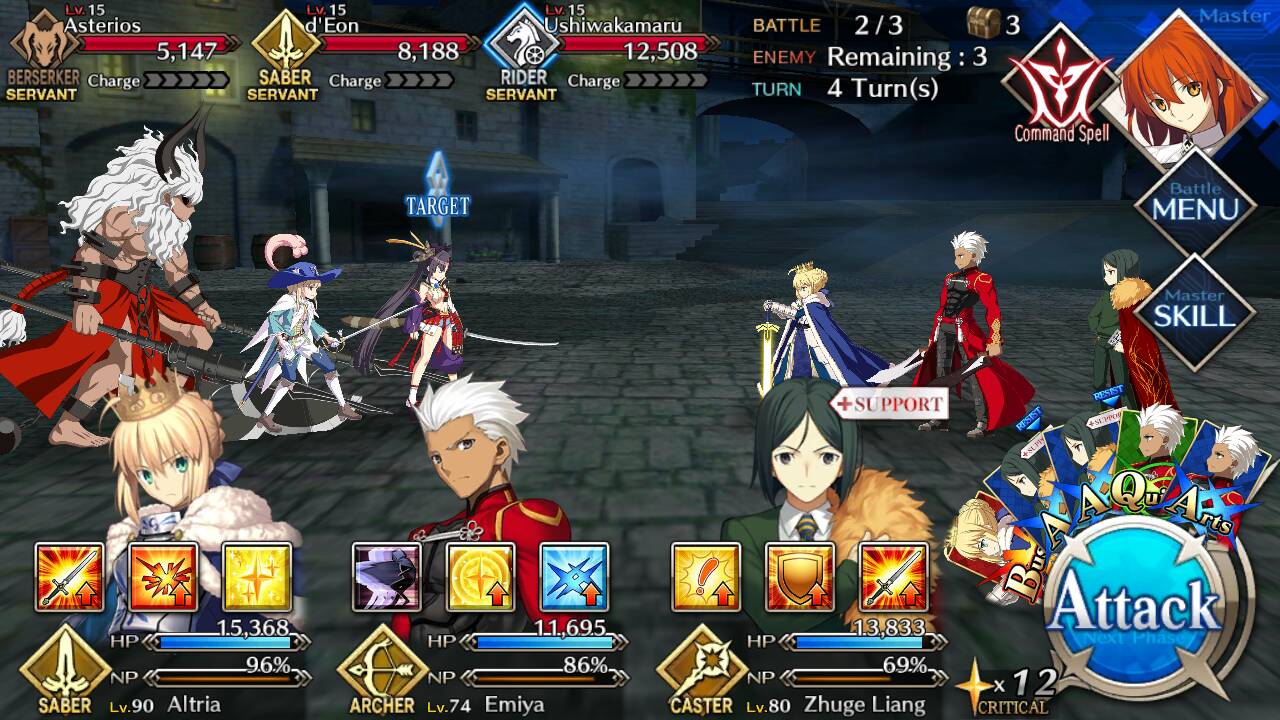Use Emiya's dark silhouette skill
This screenshot has width=1280, height=720.
[387, 577]
